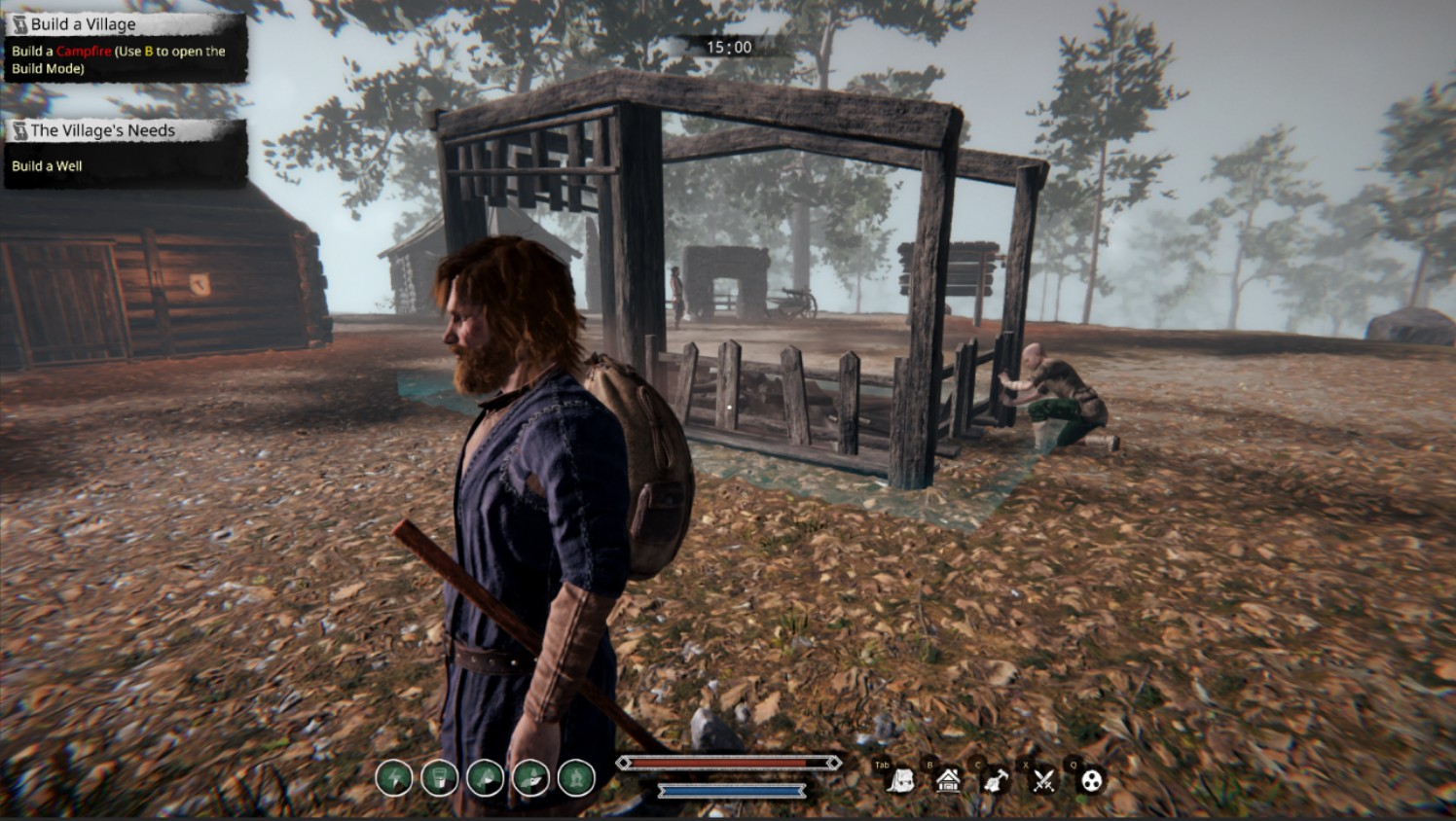This screenshot has width=1456, height=821.
Task: Click the water cup thirst status icon
Action: tap(440, 778)
